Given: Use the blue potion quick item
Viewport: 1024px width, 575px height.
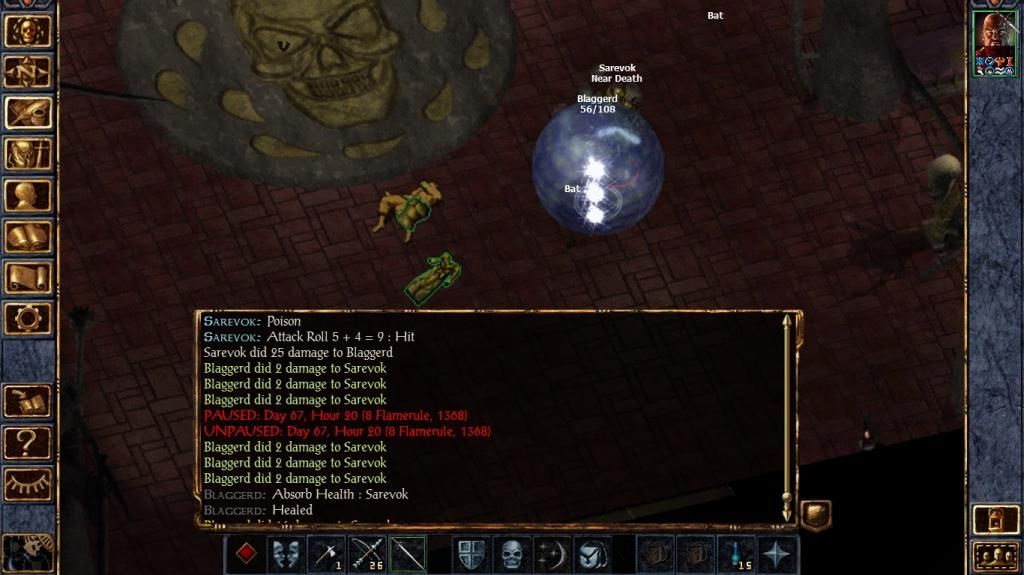Looking at the screenshot, I should tap(739, 554).
